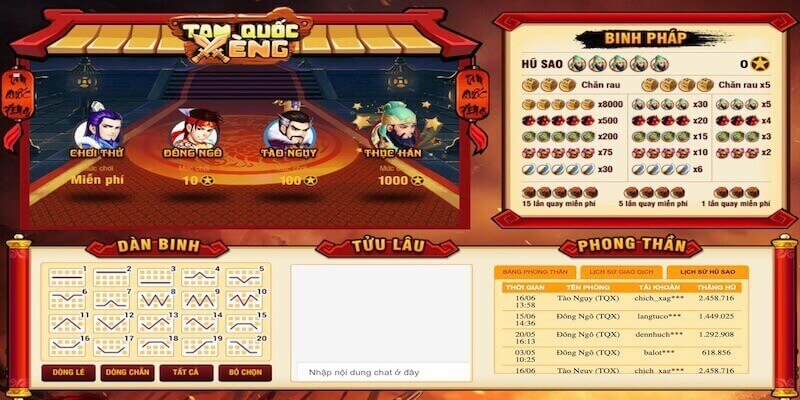This screenshot has height=400, width=800.
Task: Toggle payline number 5
Action: pos(242,276)
